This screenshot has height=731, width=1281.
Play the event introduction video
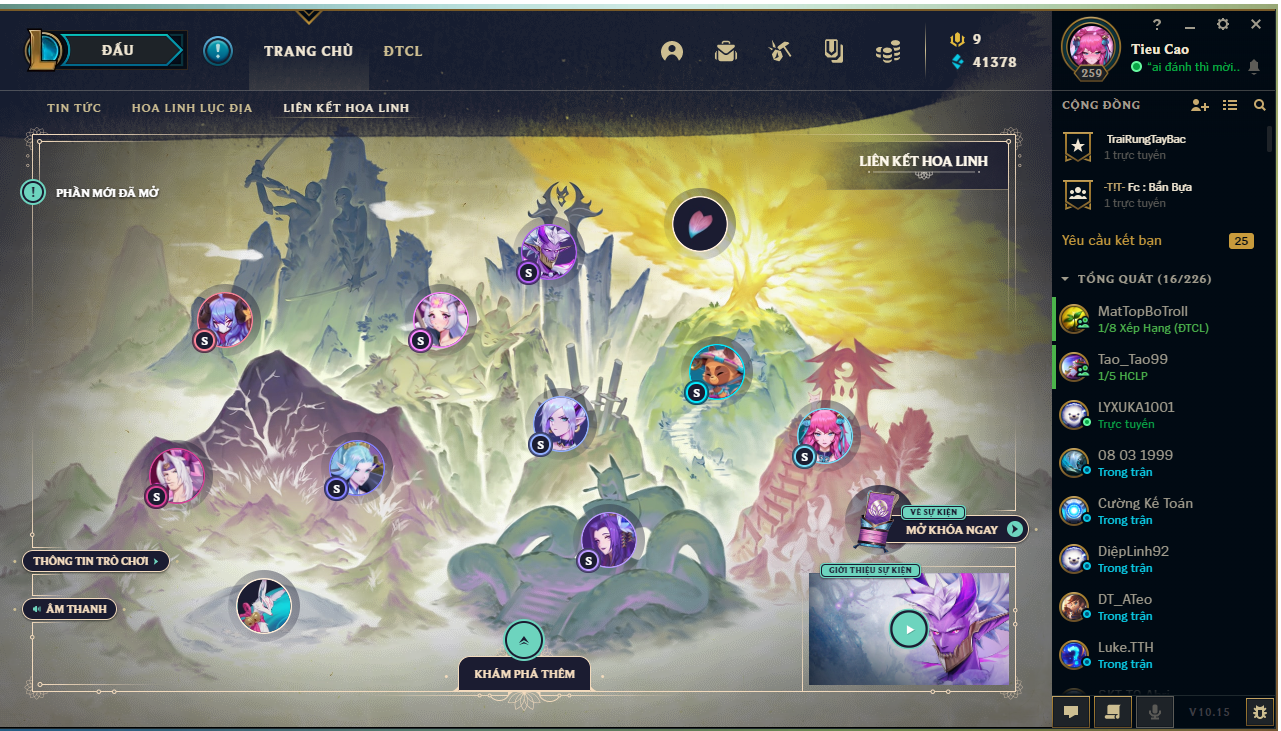pyautogui.click(x=908, y=629)
